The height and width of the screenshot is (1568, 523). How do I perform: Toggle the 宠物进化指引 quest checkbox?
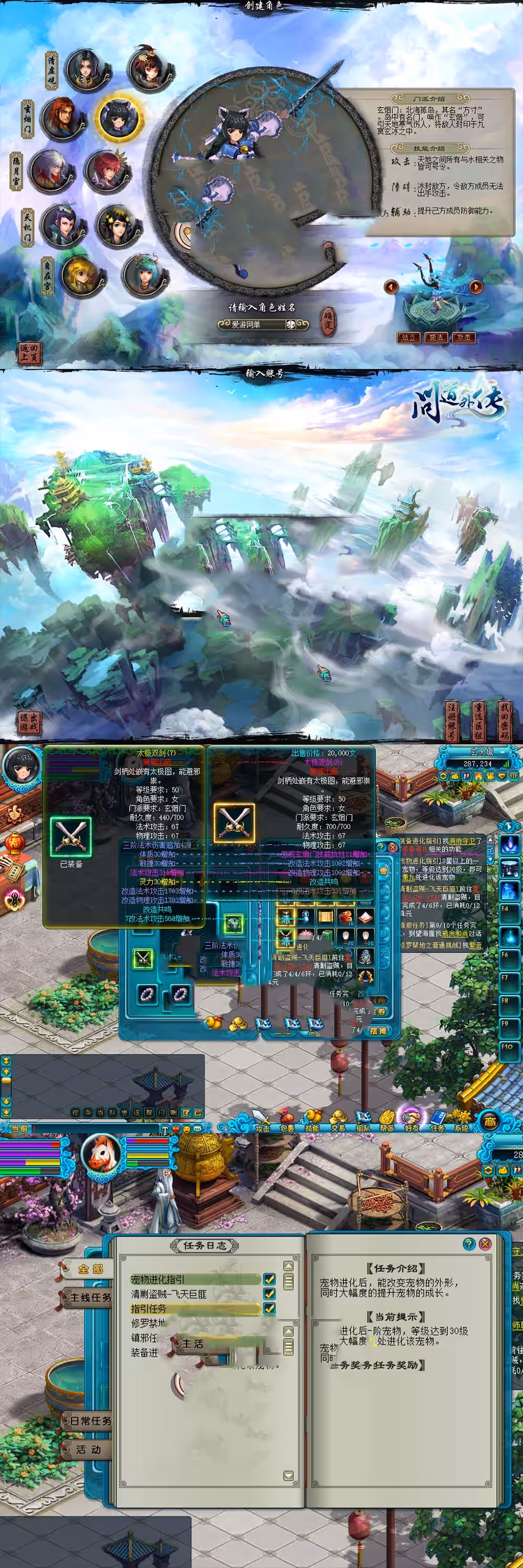(x=268, y=1279)
